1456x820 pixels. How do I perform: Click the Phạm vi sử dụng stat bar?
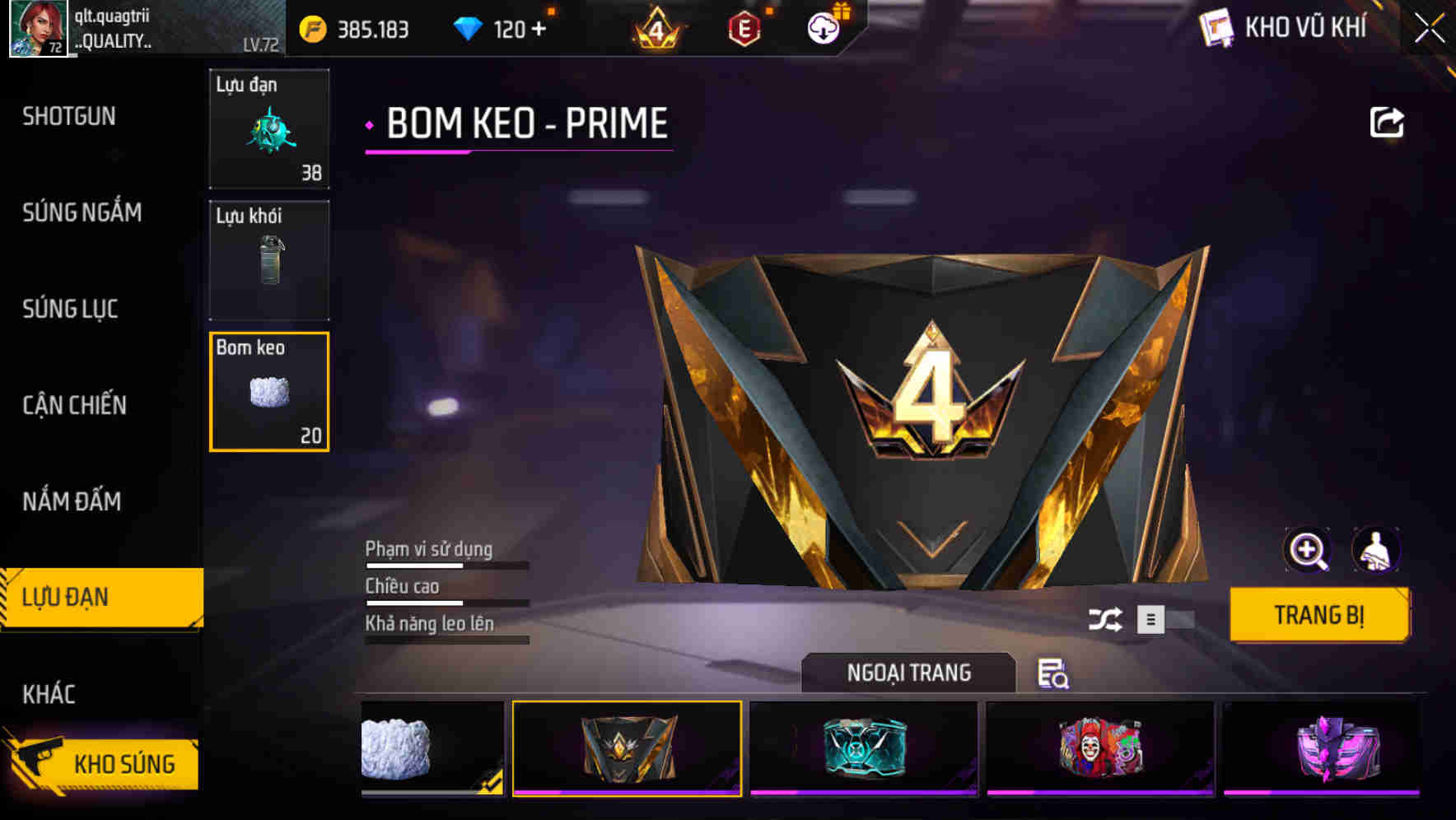point(445,564)
